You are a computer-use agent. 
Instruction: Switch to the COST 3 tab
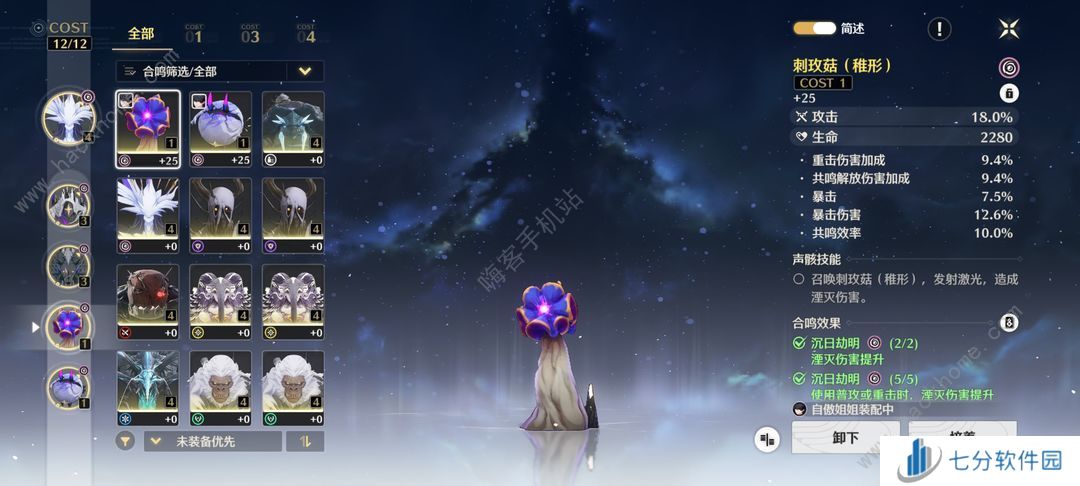[249, 34]
